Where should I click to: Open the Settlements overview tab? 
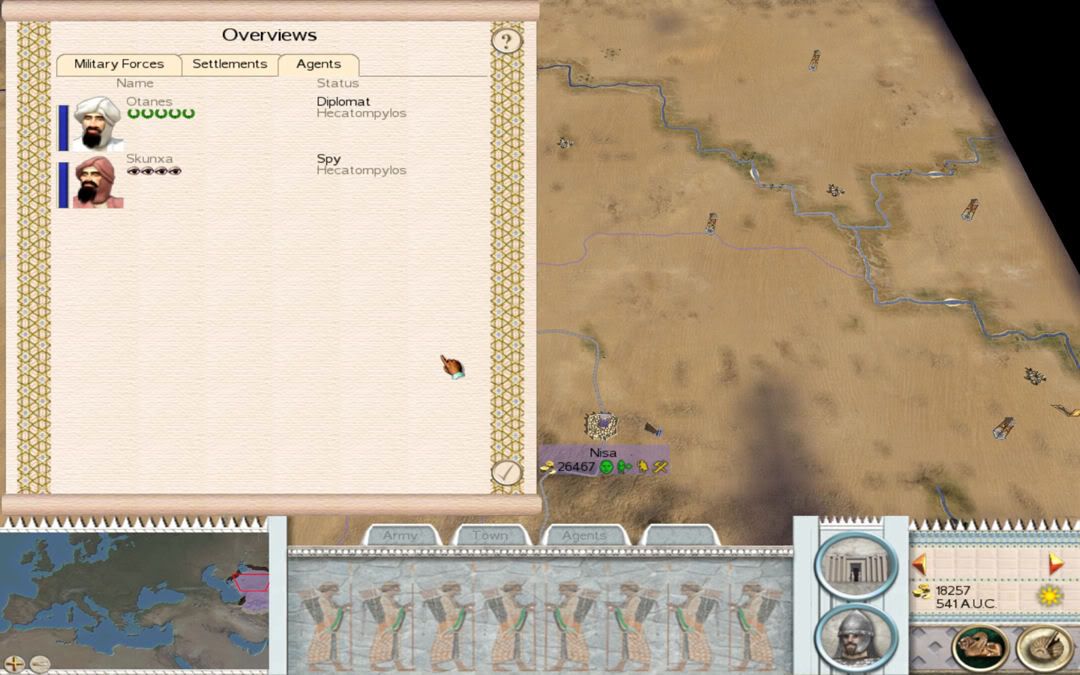pyautogui.click(x=229, y=64)
